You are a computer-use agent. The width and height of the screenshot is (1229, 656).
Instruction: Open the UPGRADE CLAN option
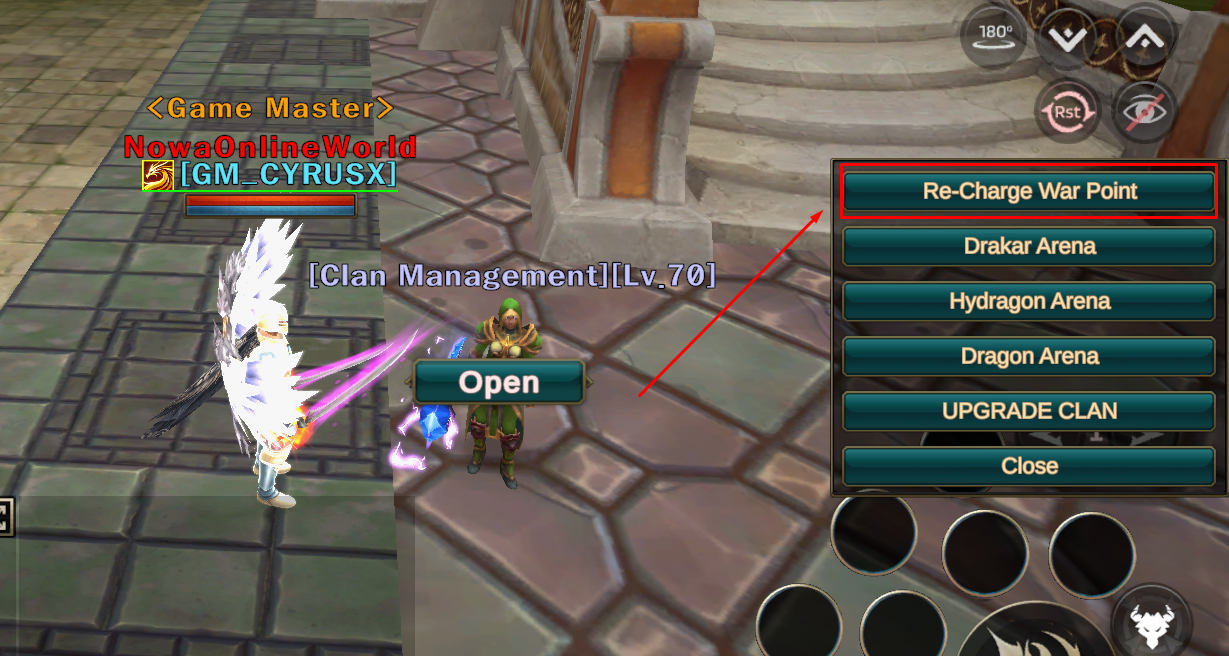point(1029,411)
